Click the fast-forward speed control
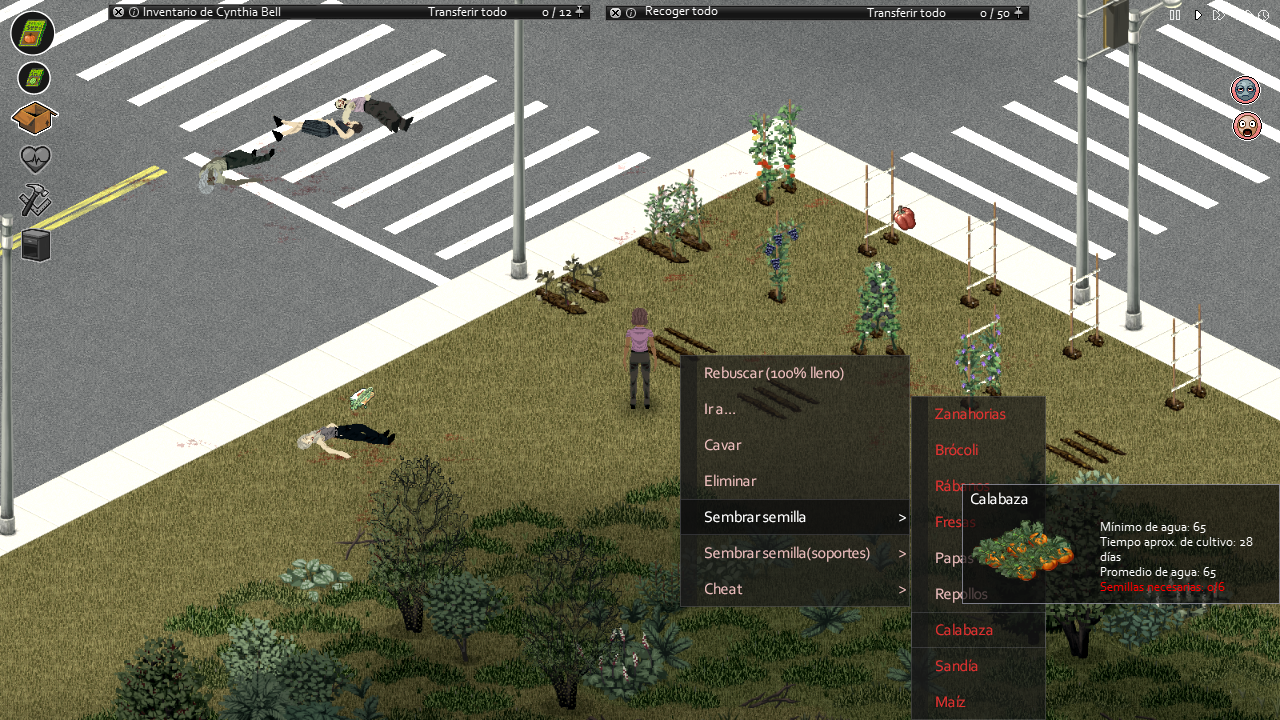Viewport: 1280px width, 720px height. 1219,15
